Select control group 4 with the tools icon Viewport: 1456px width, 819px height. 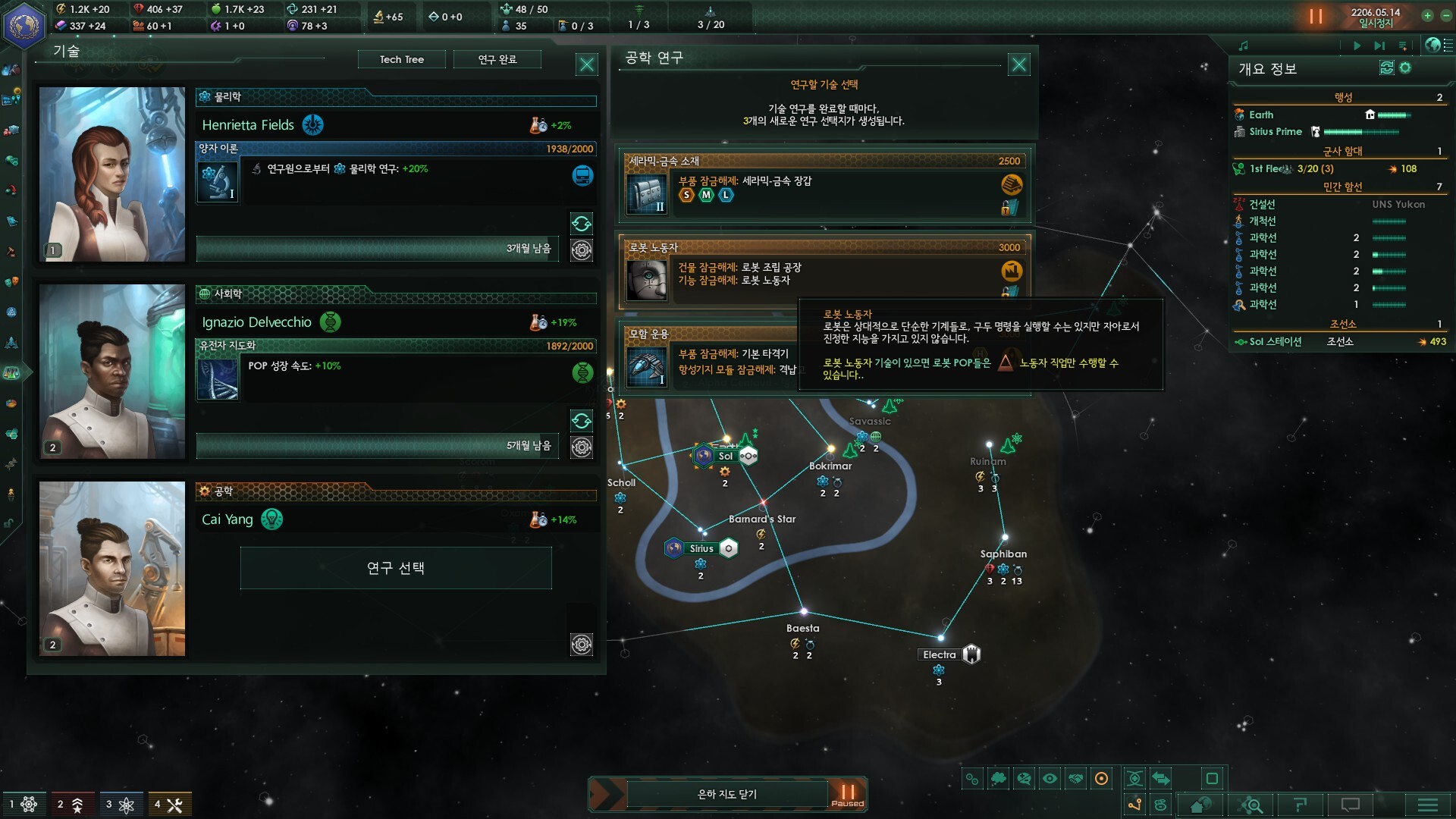(169, 805)
